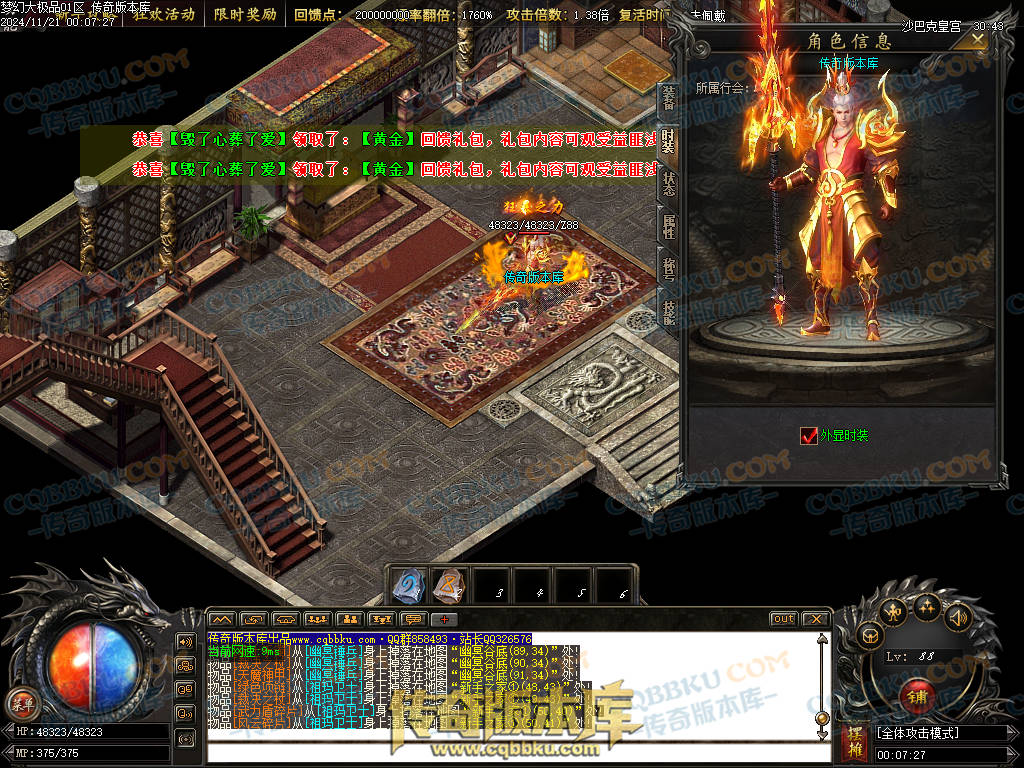Open the bag icon near level display
This screenshot has width=1024, height=768.
point(870,635)
